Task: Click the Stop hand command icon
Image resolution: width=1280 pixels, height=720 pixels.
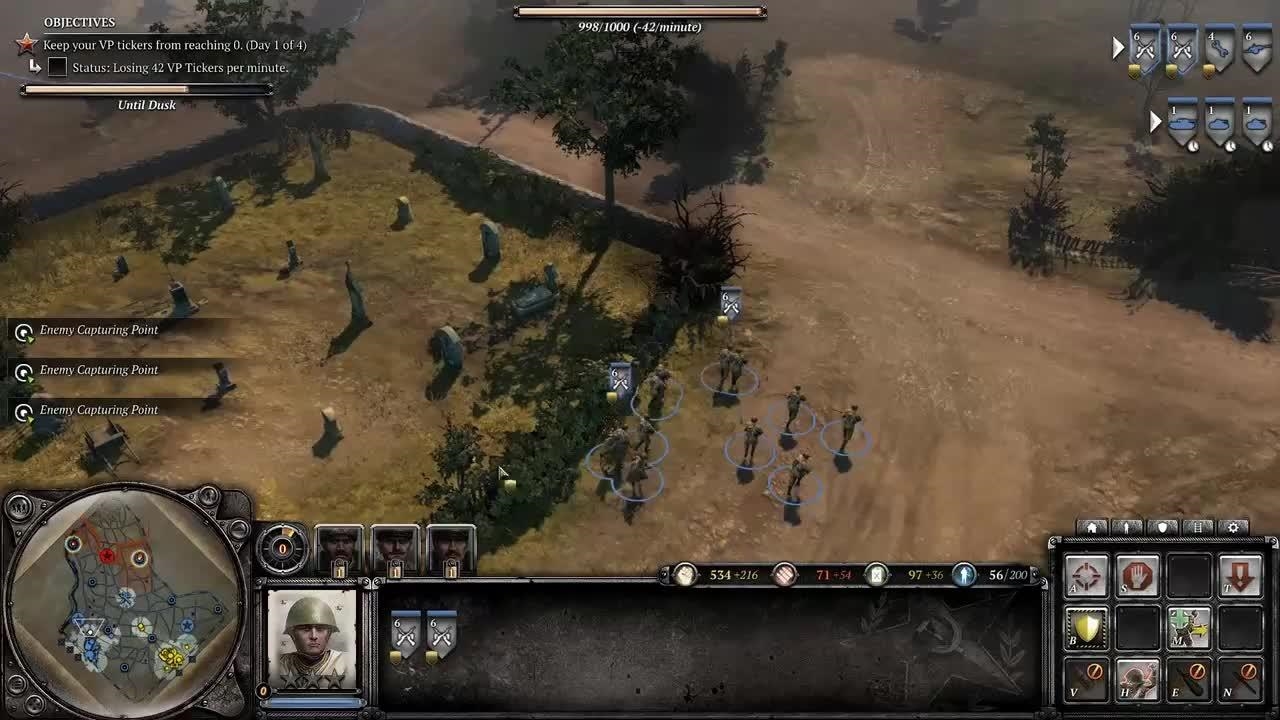Action: (x=1137, y=577)
